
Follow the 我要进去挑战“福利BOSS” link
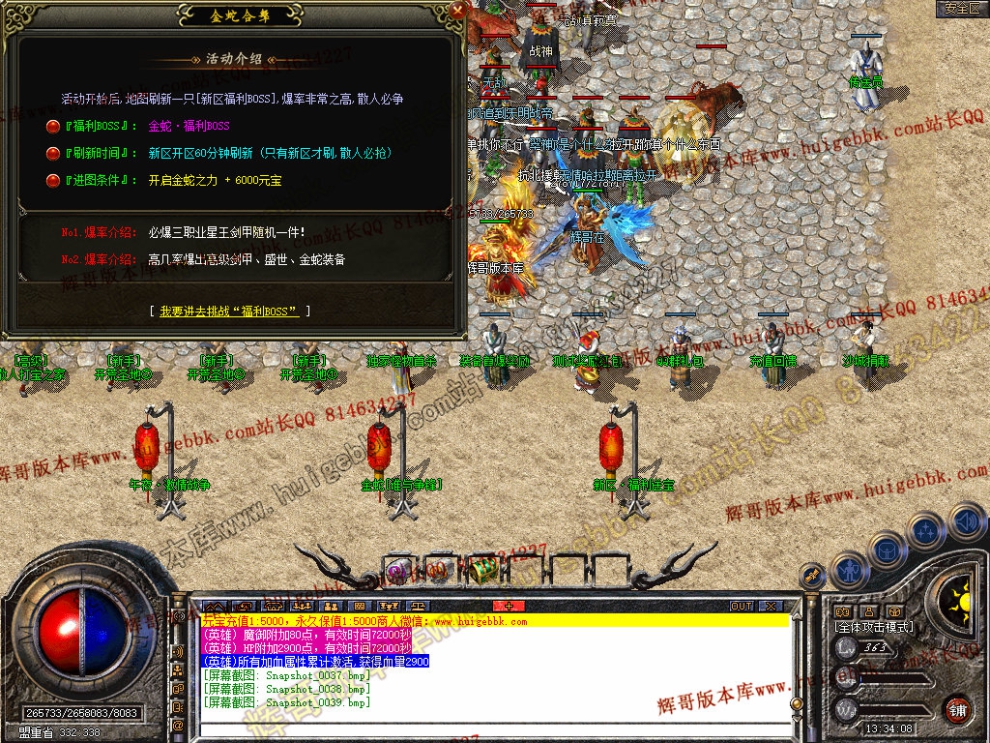[x=229, y=312]
